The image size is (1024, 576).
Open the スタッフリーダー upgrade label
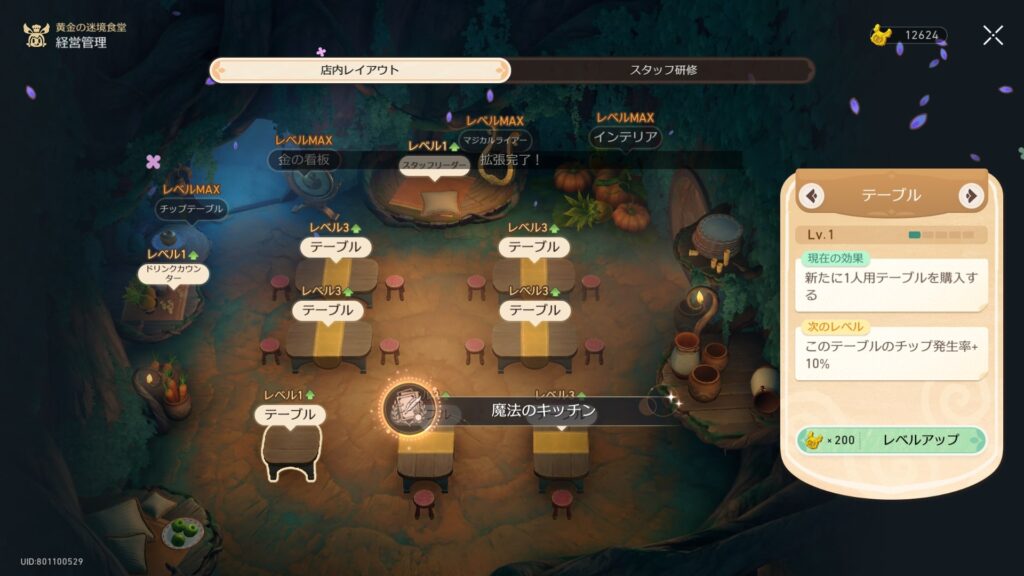click(434, 166)
